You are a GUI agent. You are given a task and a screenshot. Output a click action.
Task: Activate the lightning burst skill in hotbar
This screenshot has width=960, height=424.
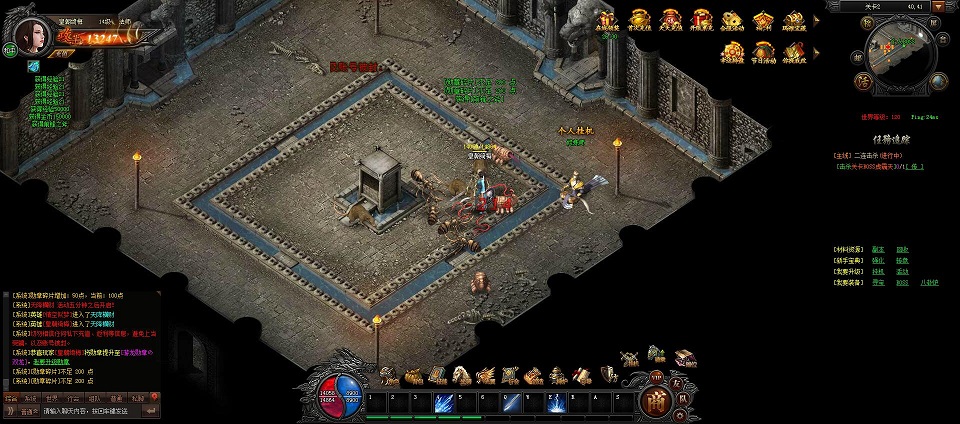[x=557, y=403]
